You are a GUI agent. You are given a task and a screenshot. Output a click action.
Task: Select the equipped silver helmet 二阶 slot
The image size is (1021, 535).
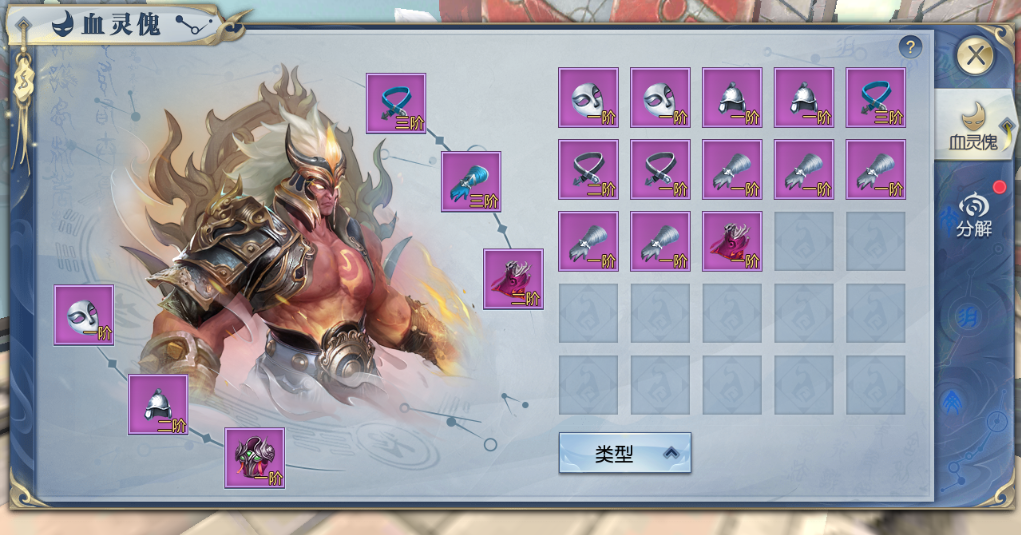click(x=158, y=405)
